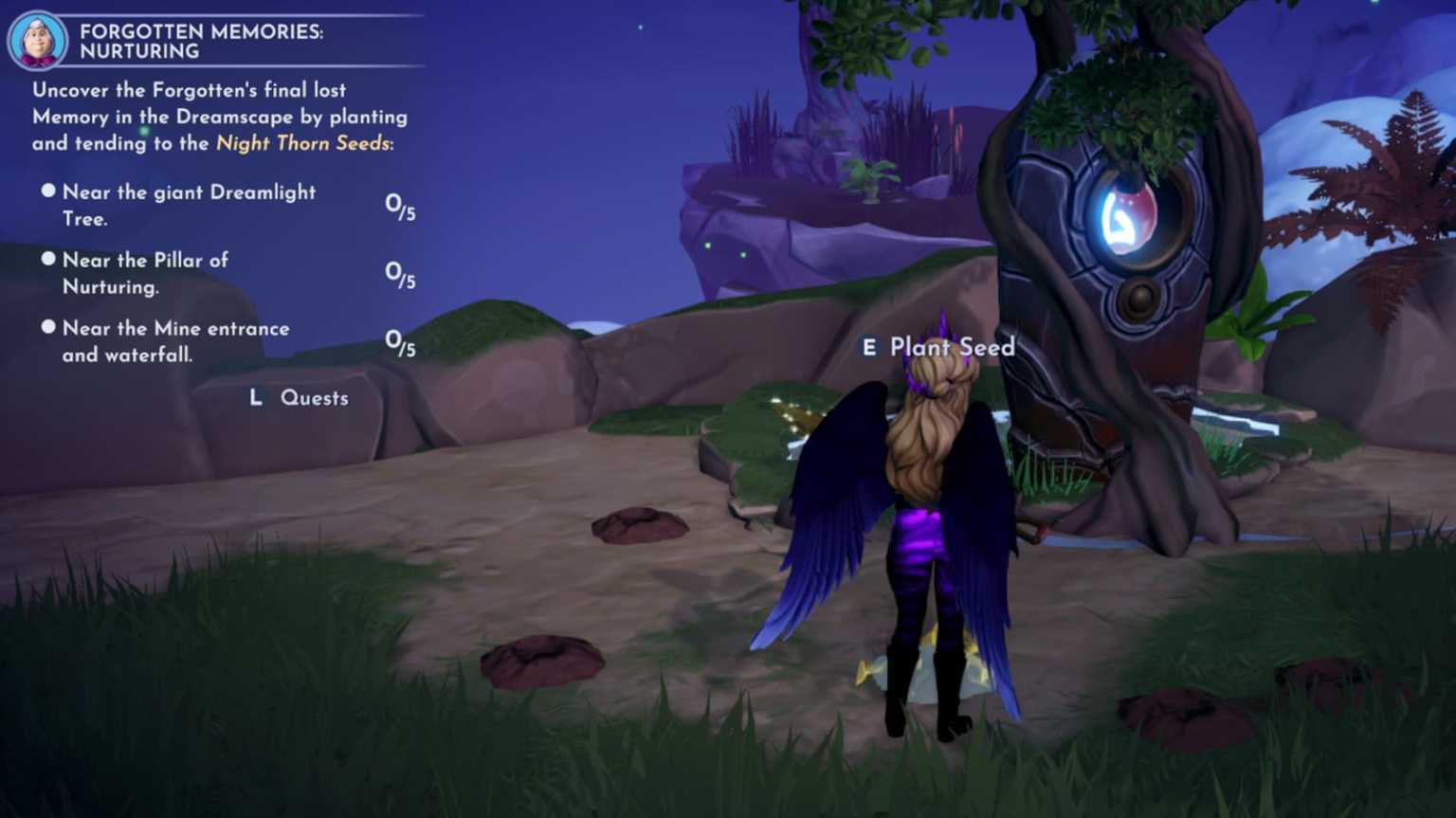Click the L key prompt icon

click(x=256, y=398)
